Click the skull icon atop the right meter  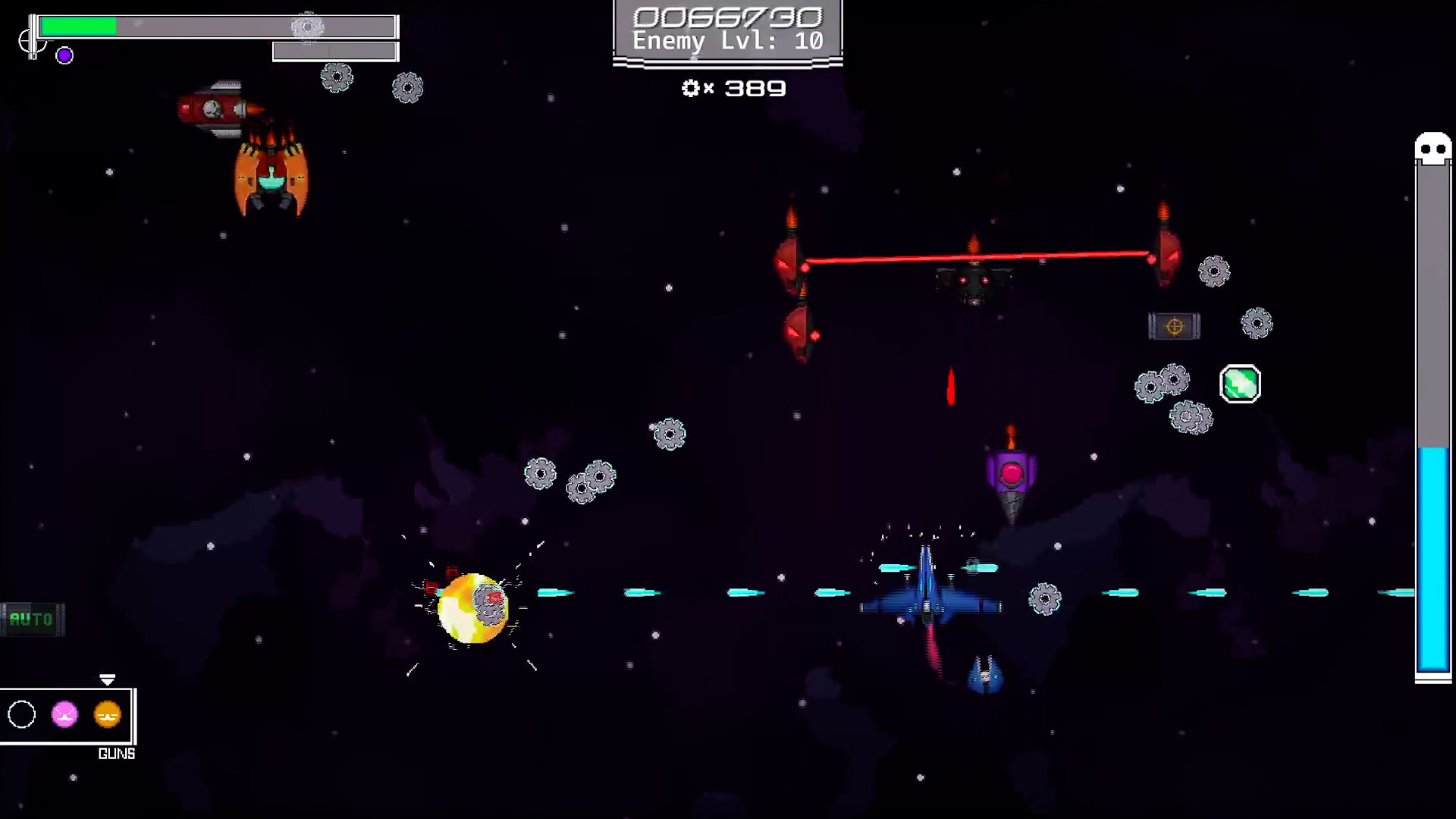pyautogui.click(x=1432, y=146)
